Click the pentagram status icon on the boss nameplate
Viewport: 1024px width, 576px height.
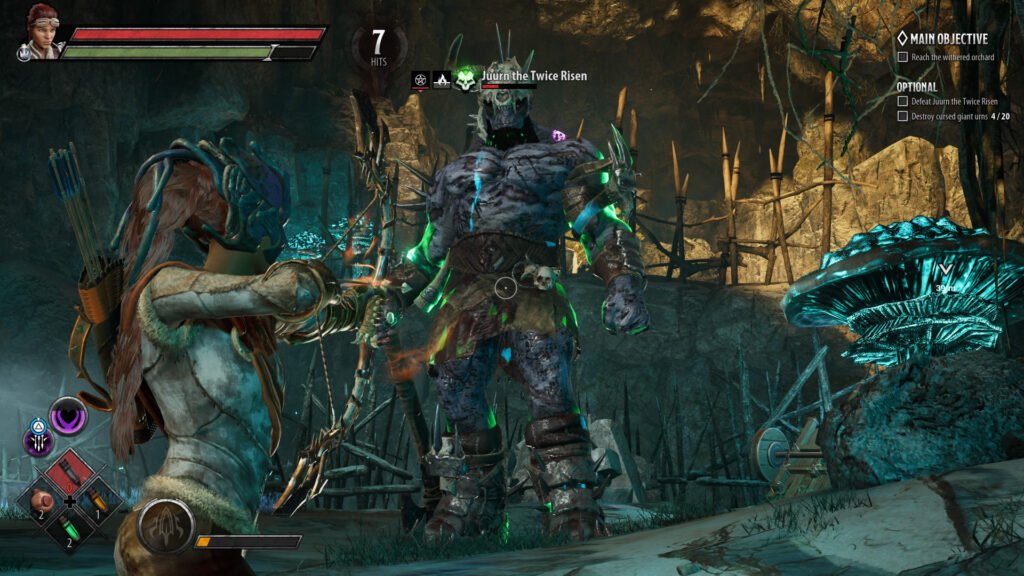[x=420, y=79]
